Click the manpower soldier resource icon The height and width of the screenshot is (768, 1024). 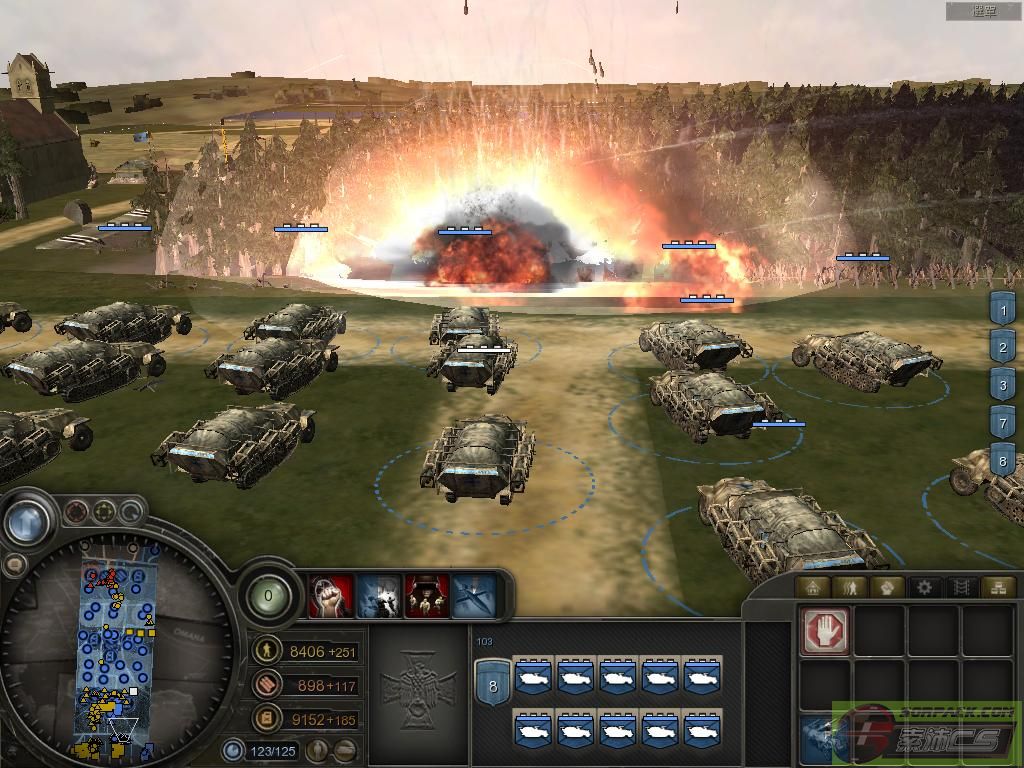(x=267, y=652)
